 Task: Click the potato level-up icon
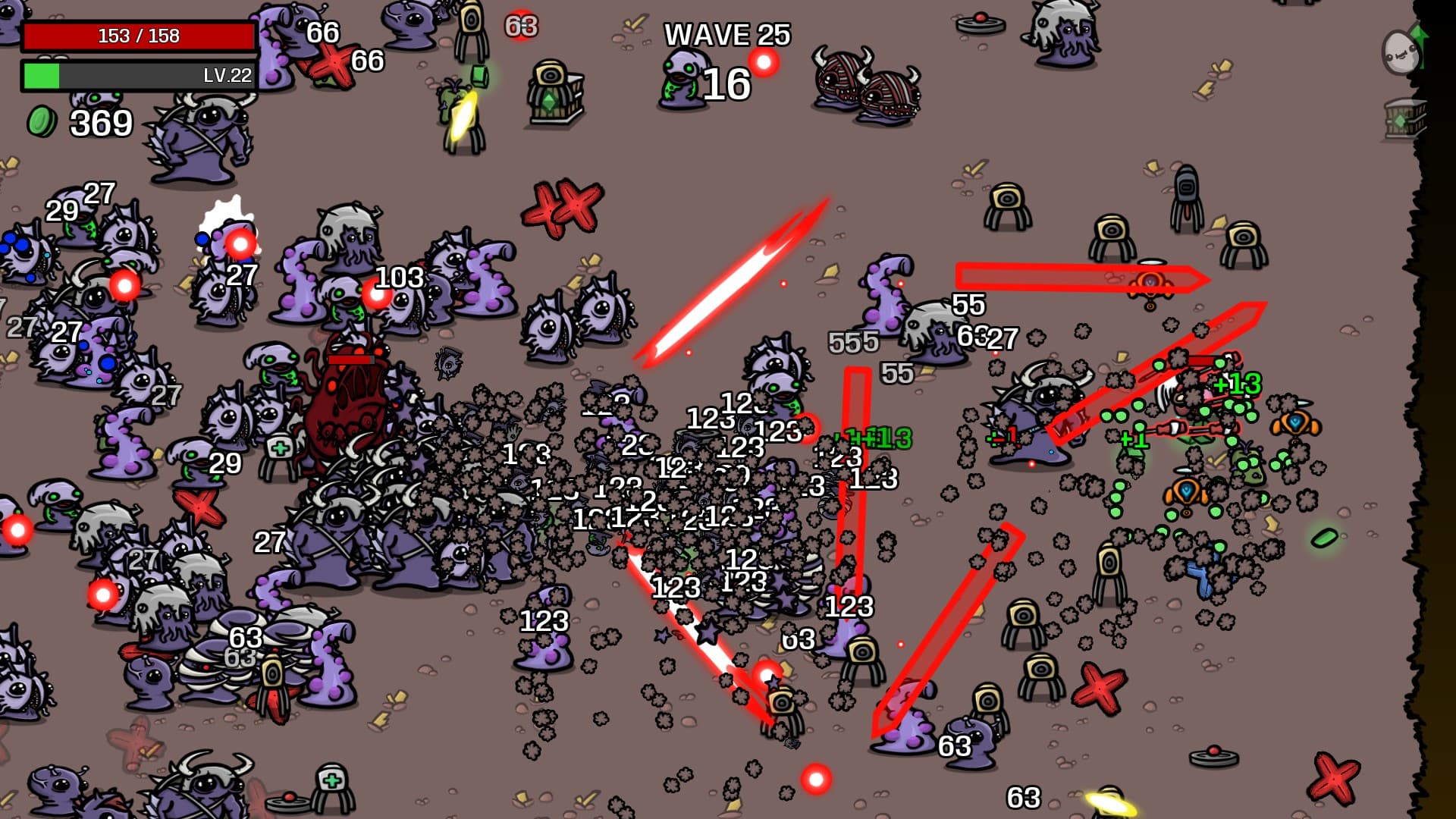pyautogui.click(x=1401, y=51)
